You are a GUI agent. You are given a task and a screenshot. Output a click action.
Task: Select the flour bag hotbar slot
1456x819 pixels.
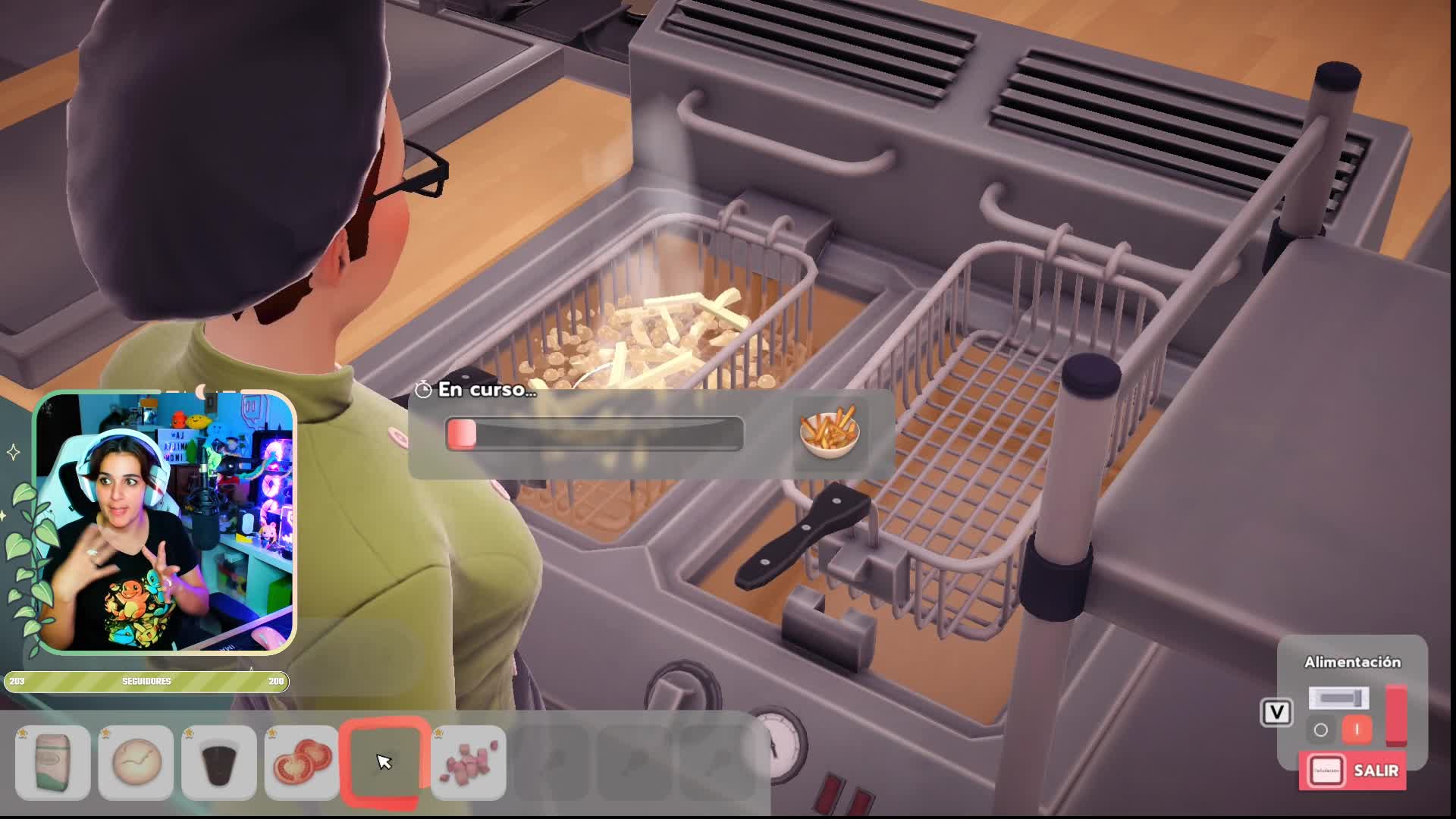52,761
